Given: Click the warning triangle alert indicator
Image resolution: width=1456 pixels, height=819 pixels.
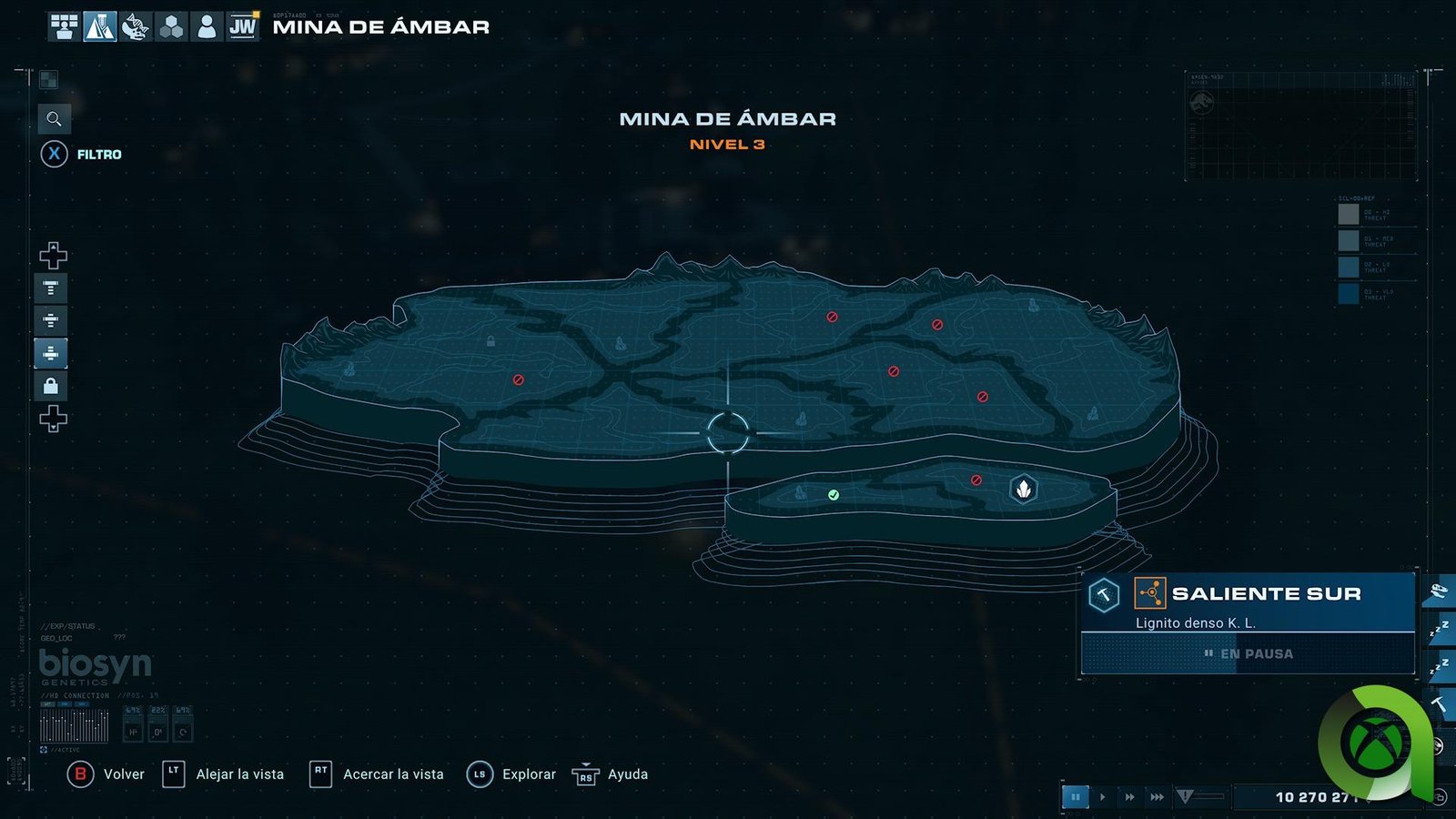Looking at the screenshot, I should (1185, 797).
